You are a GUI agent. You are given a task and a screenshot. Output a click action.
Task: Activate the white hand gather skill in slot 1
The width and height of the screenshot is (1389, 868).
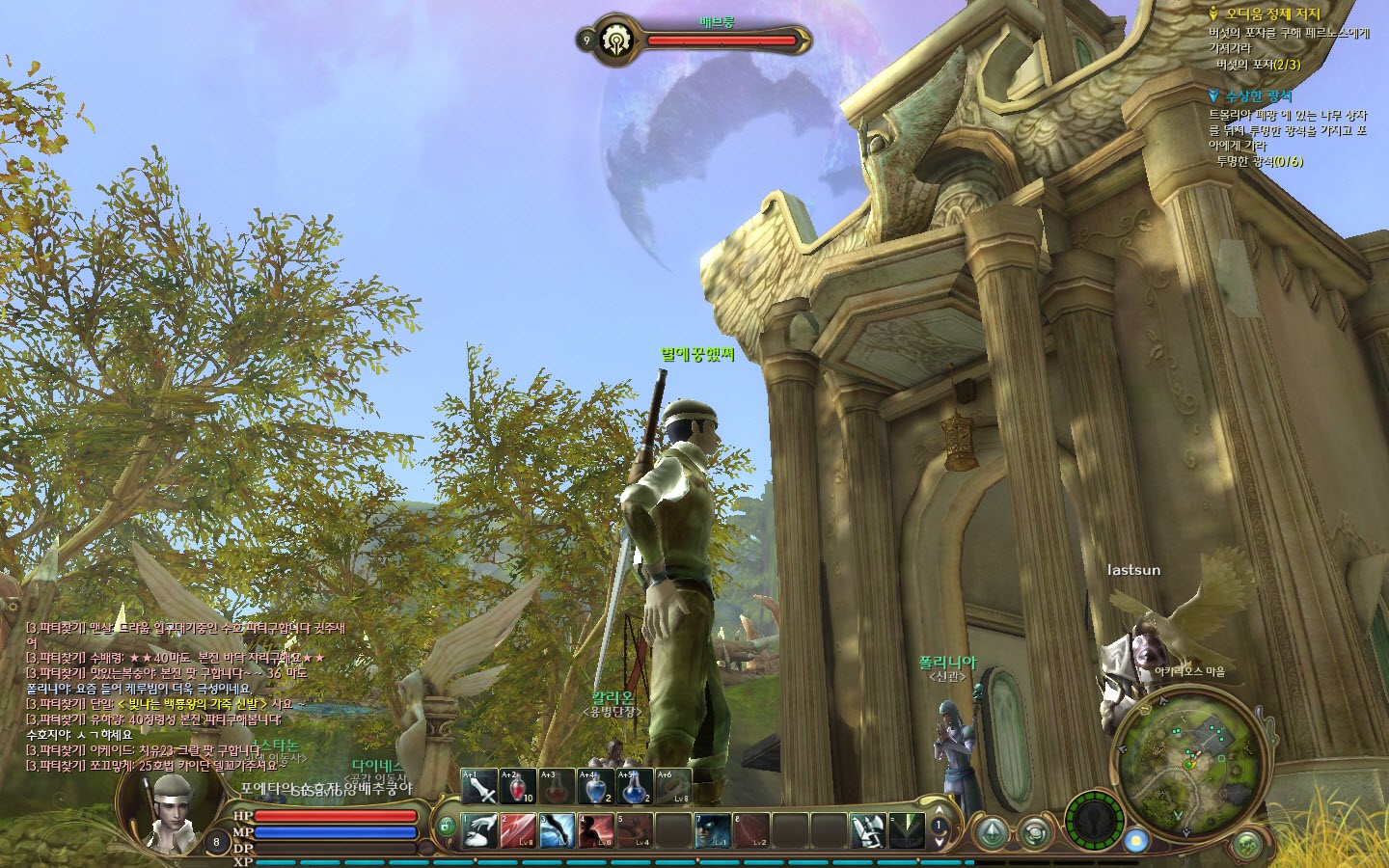(479, 830)
